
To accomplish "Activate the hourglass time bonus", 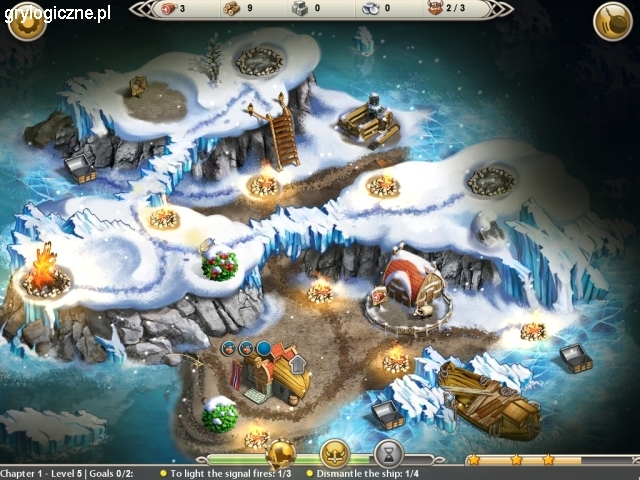I will [x=388, y=453].
